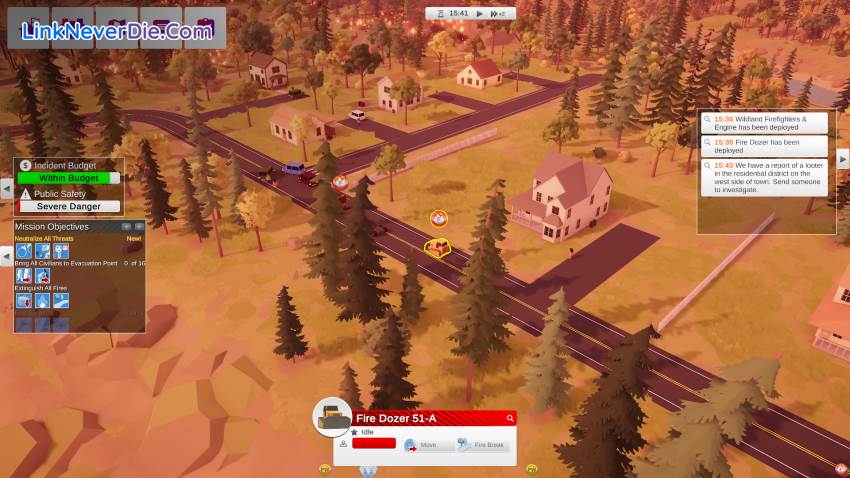This screenshot has height=478, width=850.
Task: Select the selected Fire Dozer unit marker
Action: (x=437, y=246)
